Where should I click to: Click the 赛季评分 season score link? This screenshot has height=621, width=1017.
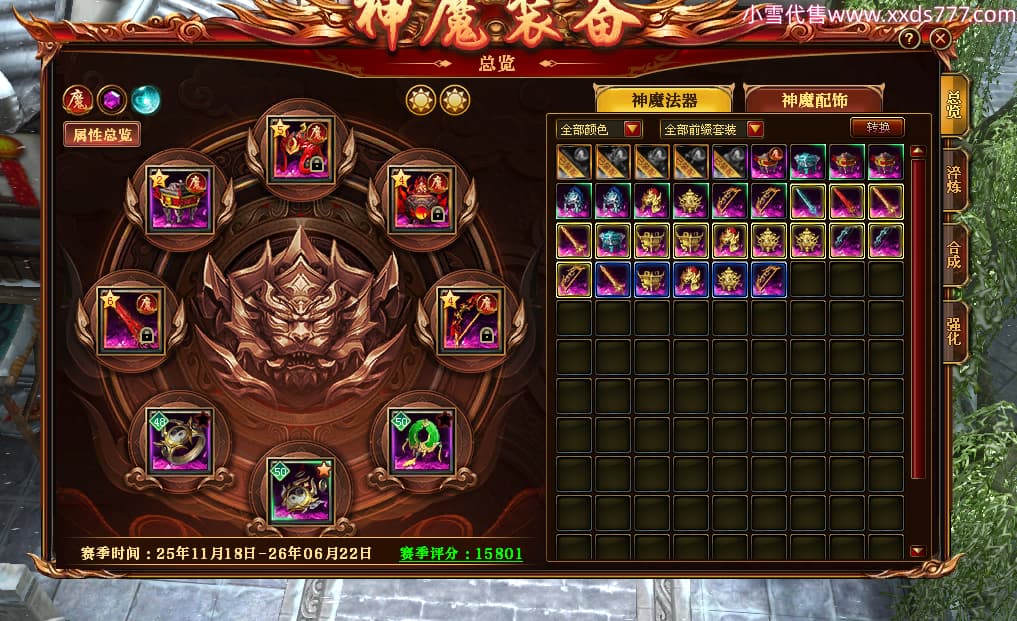coord(460,553)
